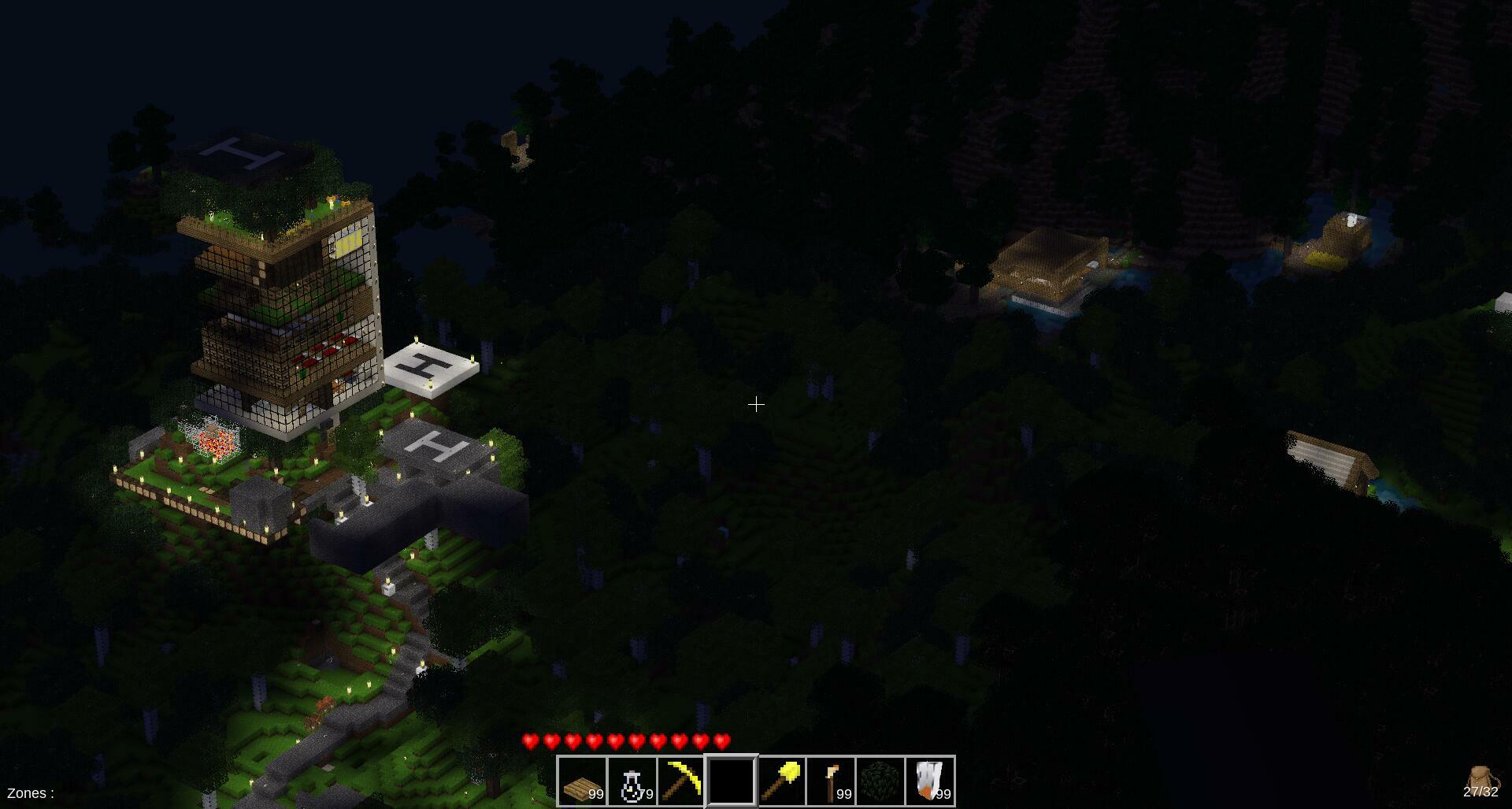The height and width of the screenshot is (809, 1512).
Task: Select the highlighted empty hotbar slot
Action: coord(732,781)
